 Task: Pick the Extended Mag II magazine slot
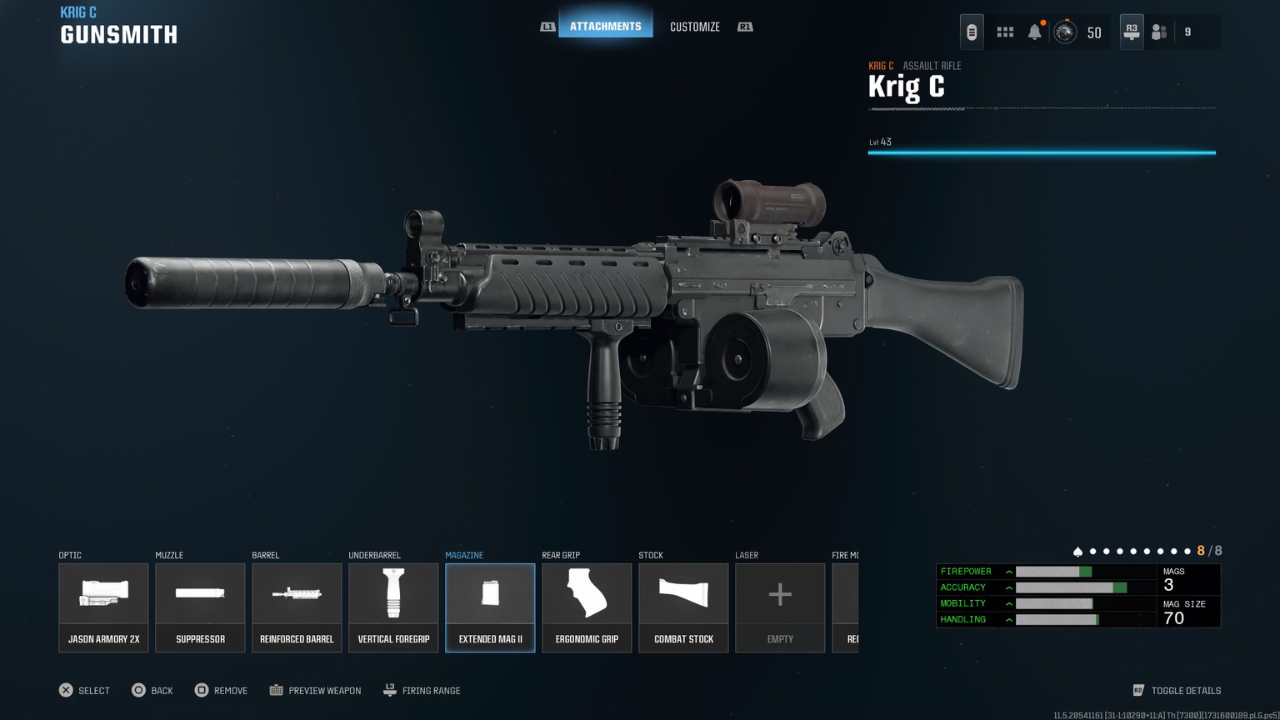click(x=490, y=607)
